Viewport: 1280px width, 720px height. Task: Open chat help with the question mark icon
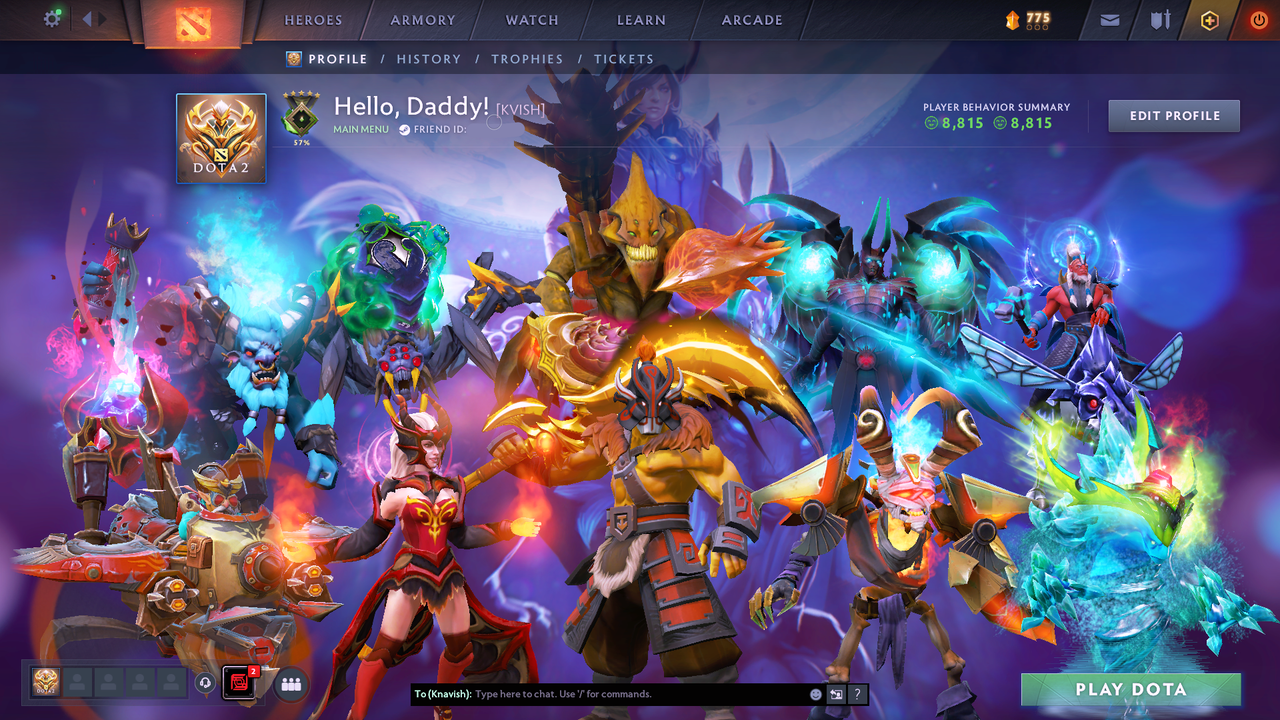pyautogui.click(x=857, y=694)
